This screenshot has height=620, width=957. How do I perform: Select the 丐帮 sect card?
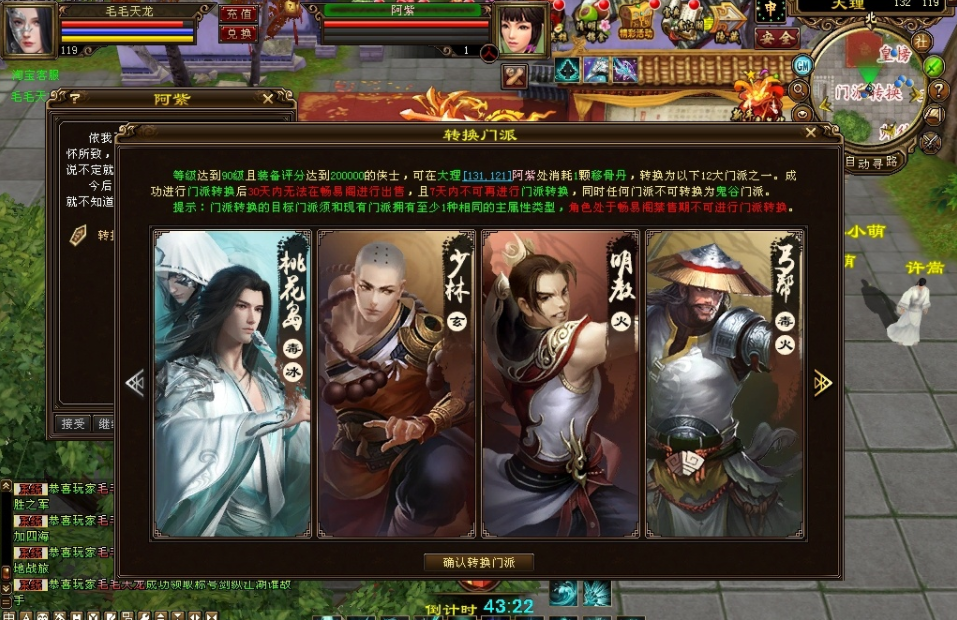(x=725, y=383)
